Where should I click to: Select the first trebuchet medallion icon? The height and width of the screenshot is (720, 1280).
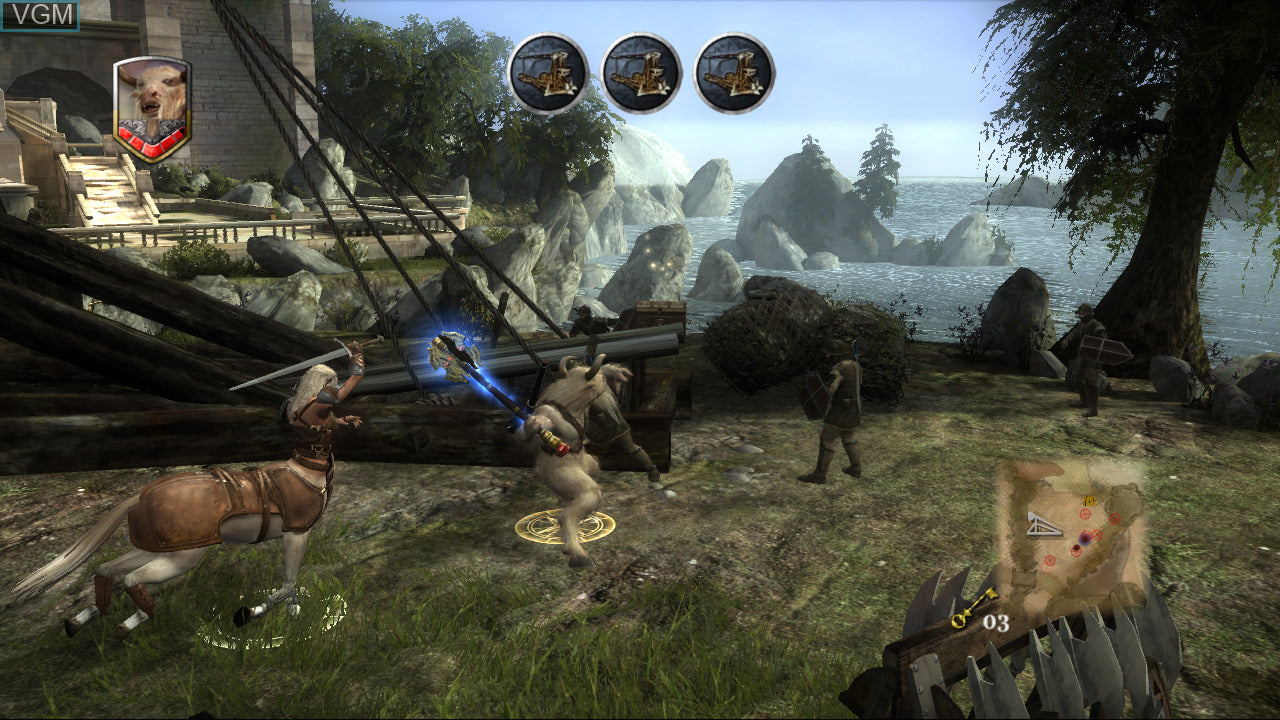(545, 73)
